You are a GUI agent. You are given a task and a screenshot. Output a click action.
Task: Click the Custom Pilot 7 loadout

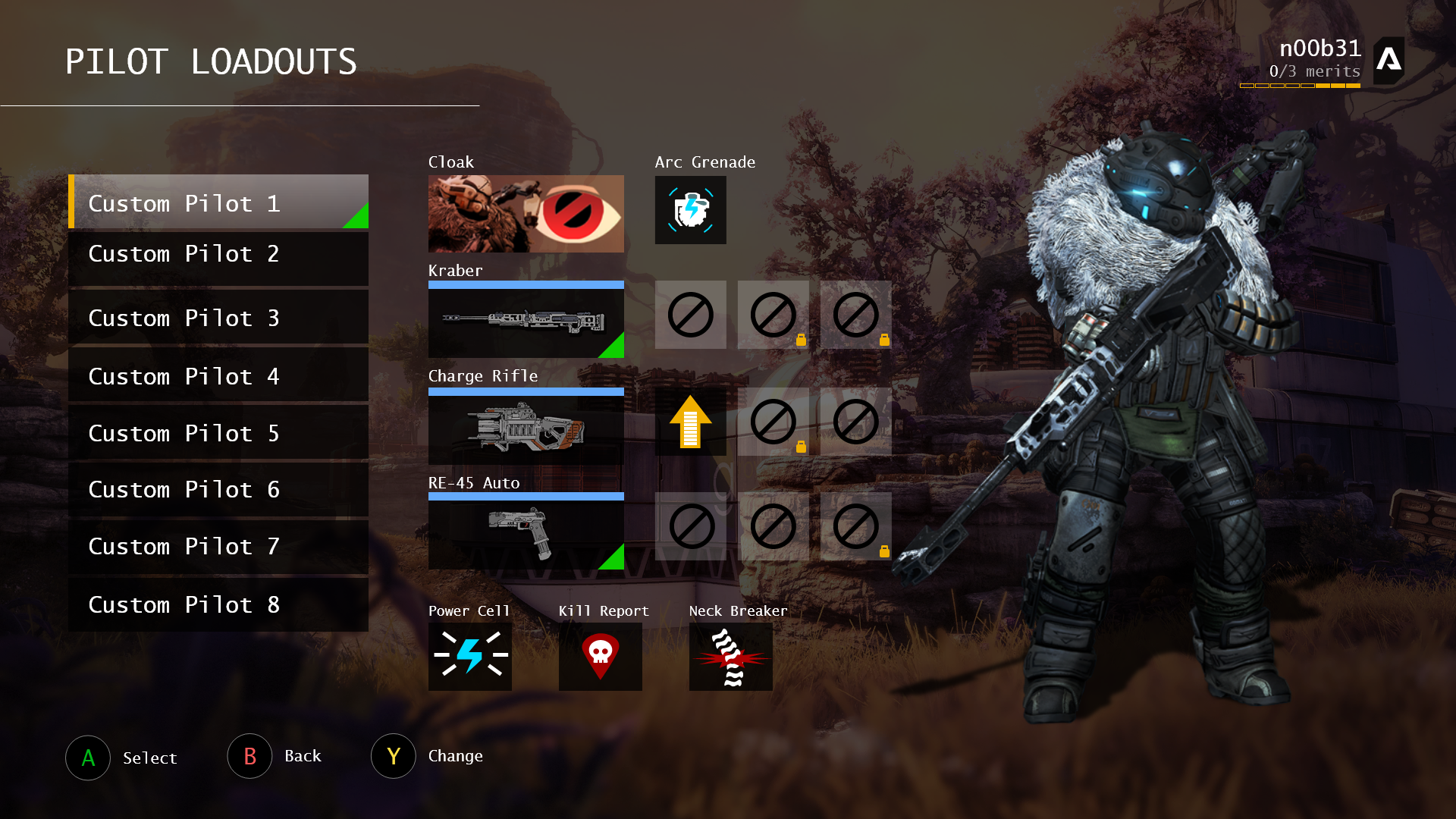(x=218, y=546)
